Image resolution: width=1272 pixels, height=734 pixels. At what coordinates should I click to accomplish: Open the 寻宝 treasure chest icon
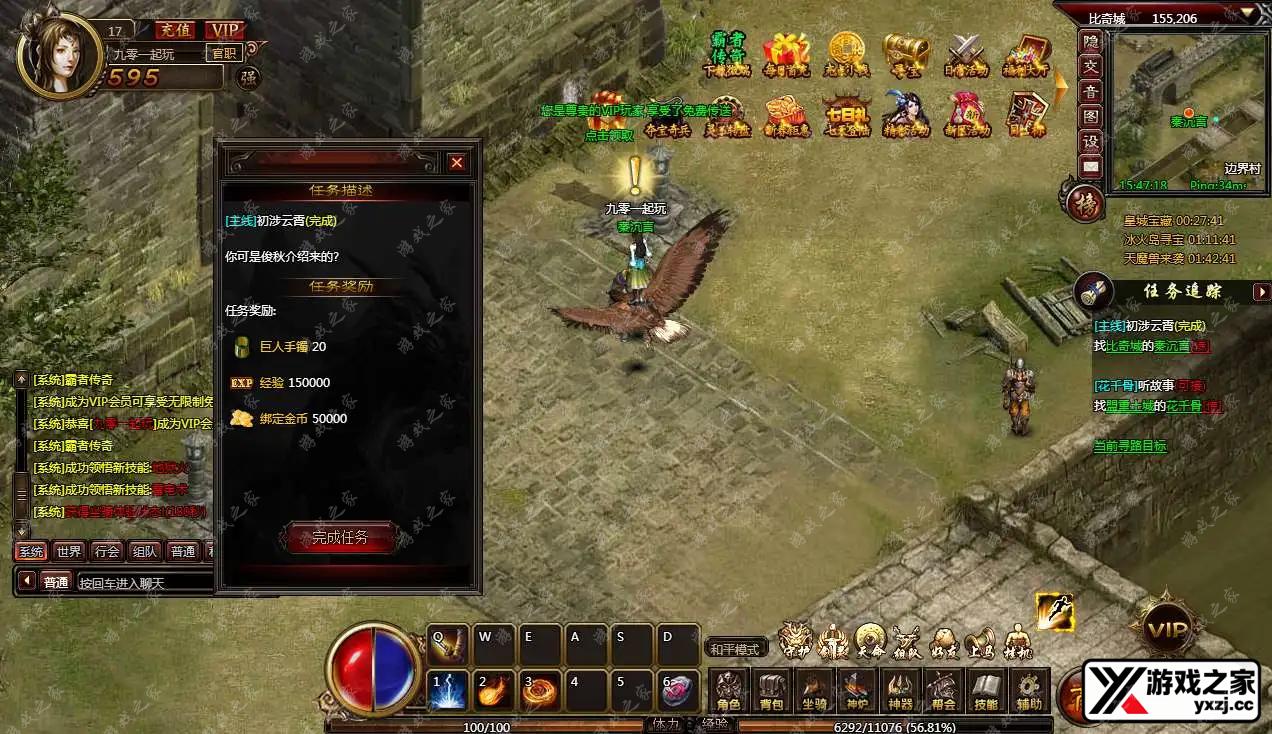point(906,53)
